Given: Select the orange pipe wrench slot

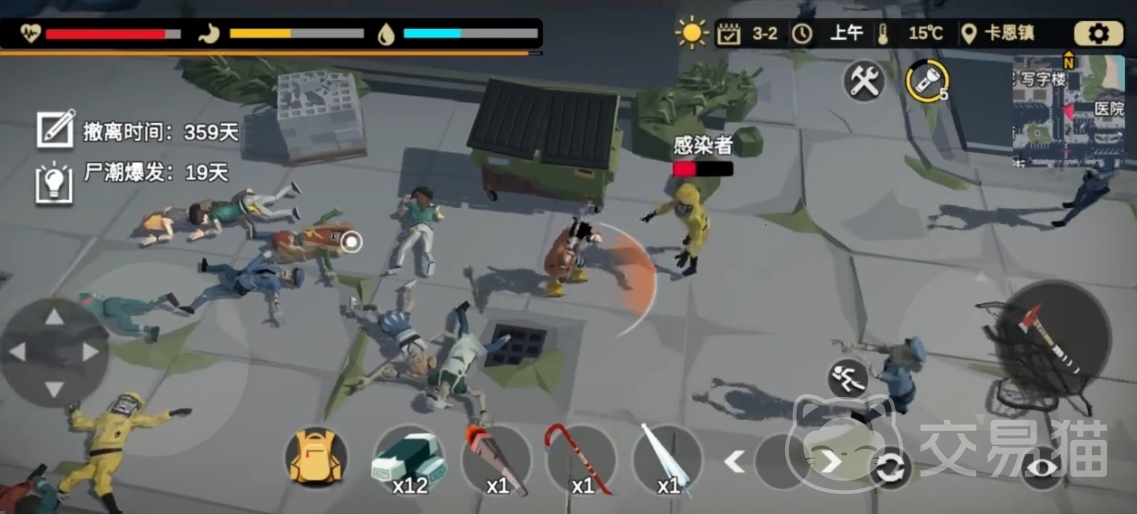Looking at the screenshot, I should [x=495, y=460].
